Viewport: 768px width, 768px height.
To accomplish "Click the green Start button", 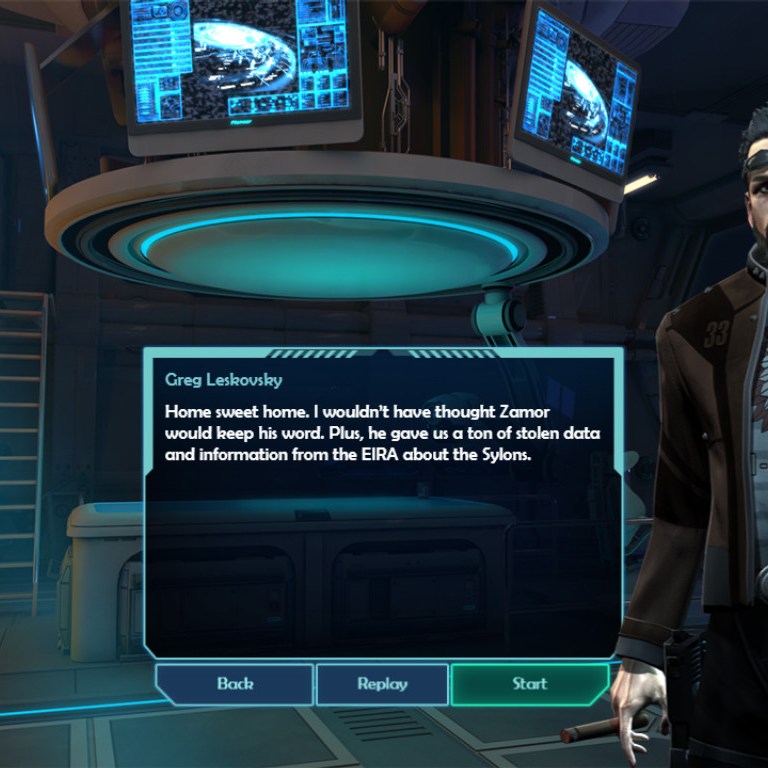I will tap(529, 684).
